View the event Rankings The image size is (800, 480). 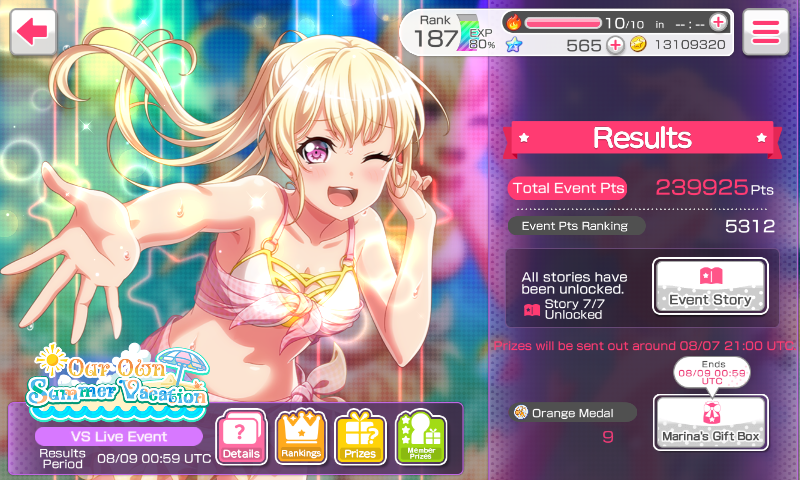(301, 438)
